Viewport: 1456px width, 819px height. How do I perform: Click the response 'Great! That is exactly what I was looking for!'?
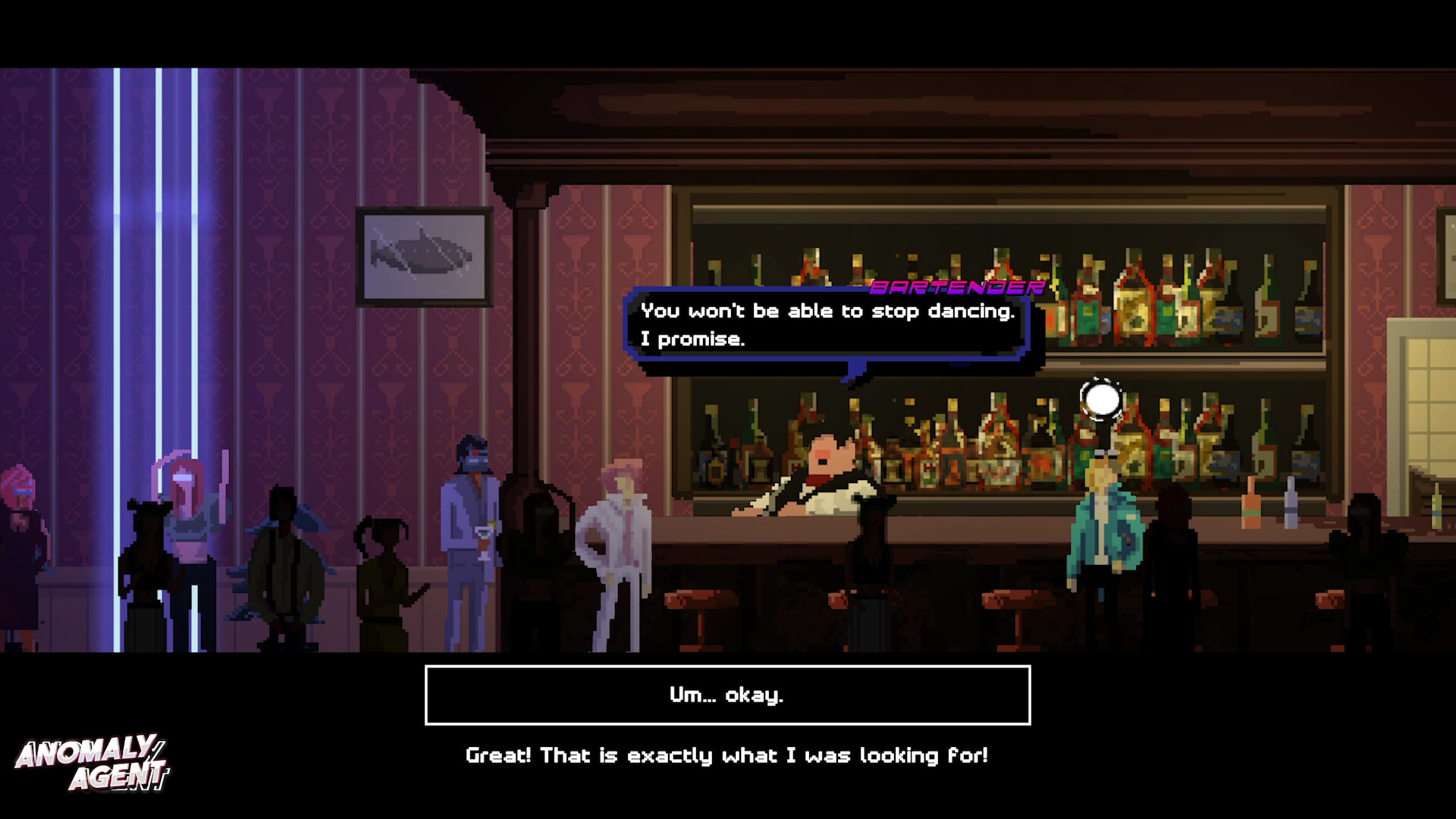pos(728,755)
